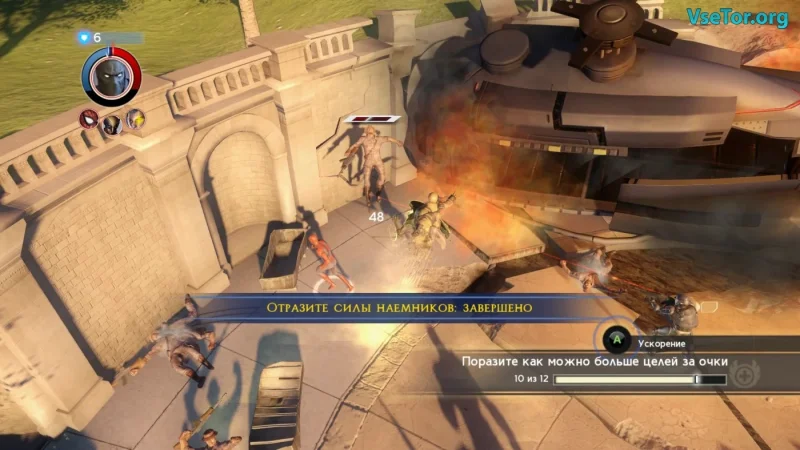Open the VseTor.org watermark link

point(736,17)
